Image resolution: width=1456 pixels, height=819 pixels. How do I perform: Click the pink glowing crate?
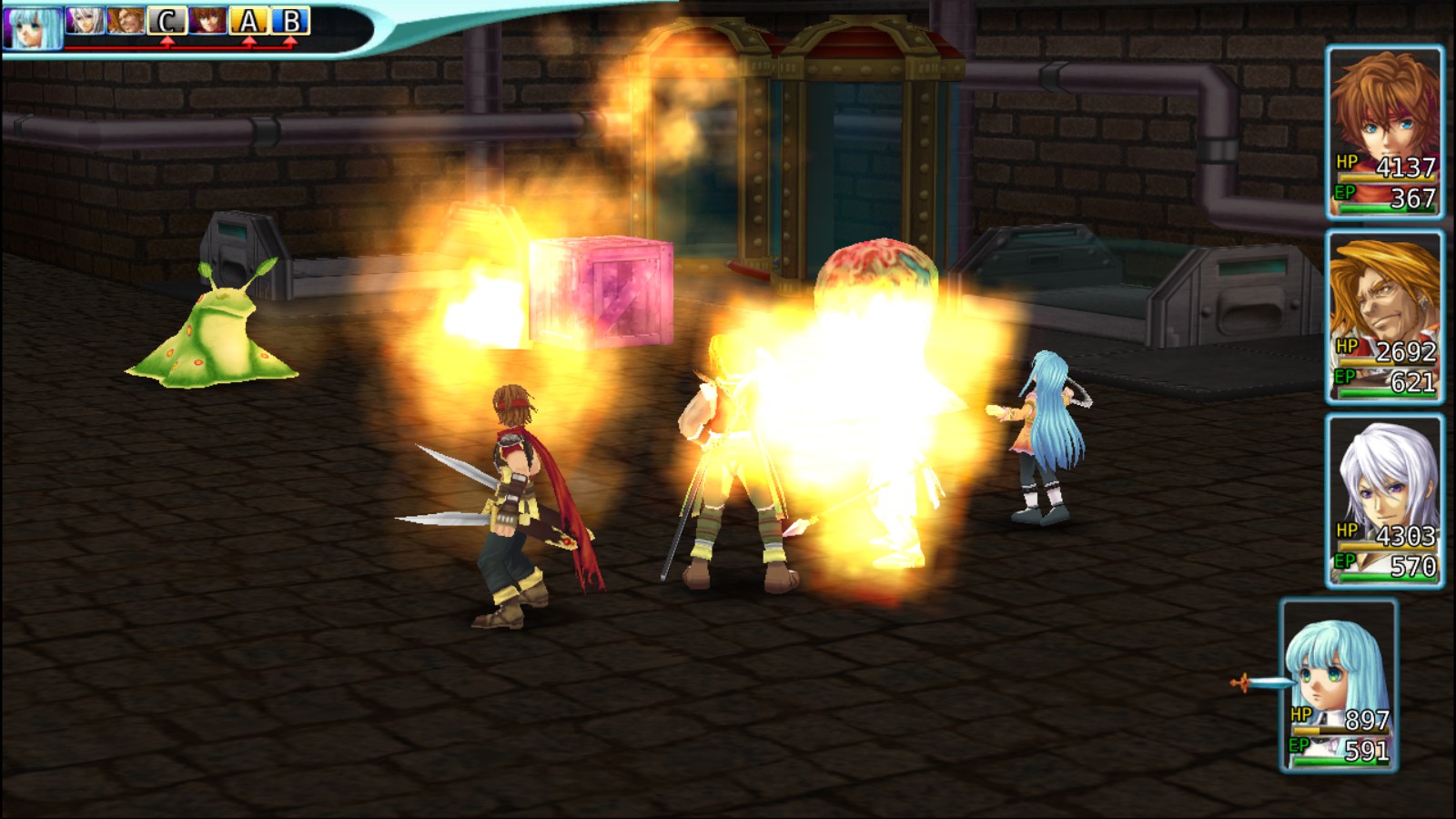[x=601, y=291]
